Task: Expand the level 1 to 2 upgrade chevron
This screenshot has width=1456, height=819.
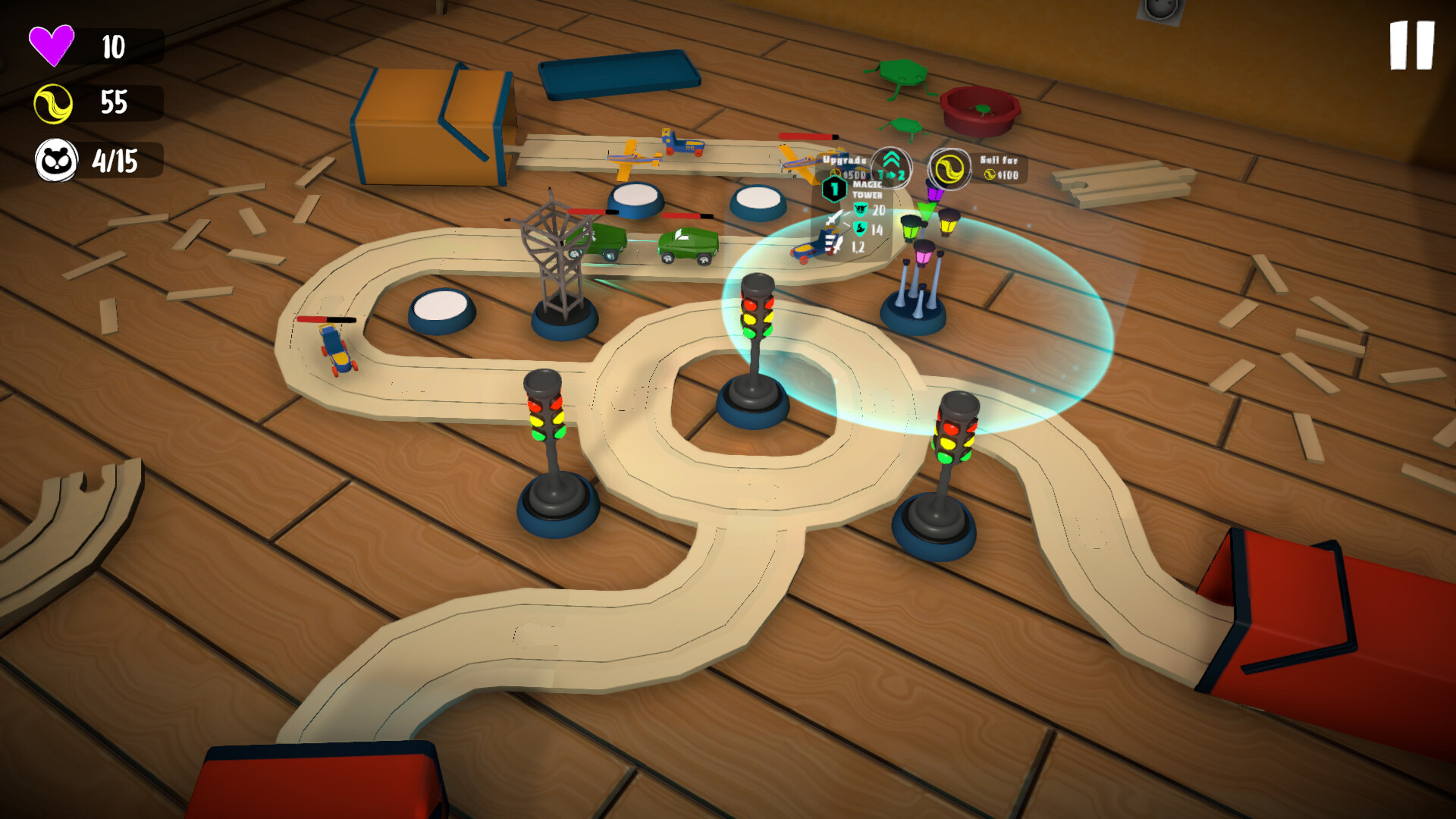Action: coord(891,167)
